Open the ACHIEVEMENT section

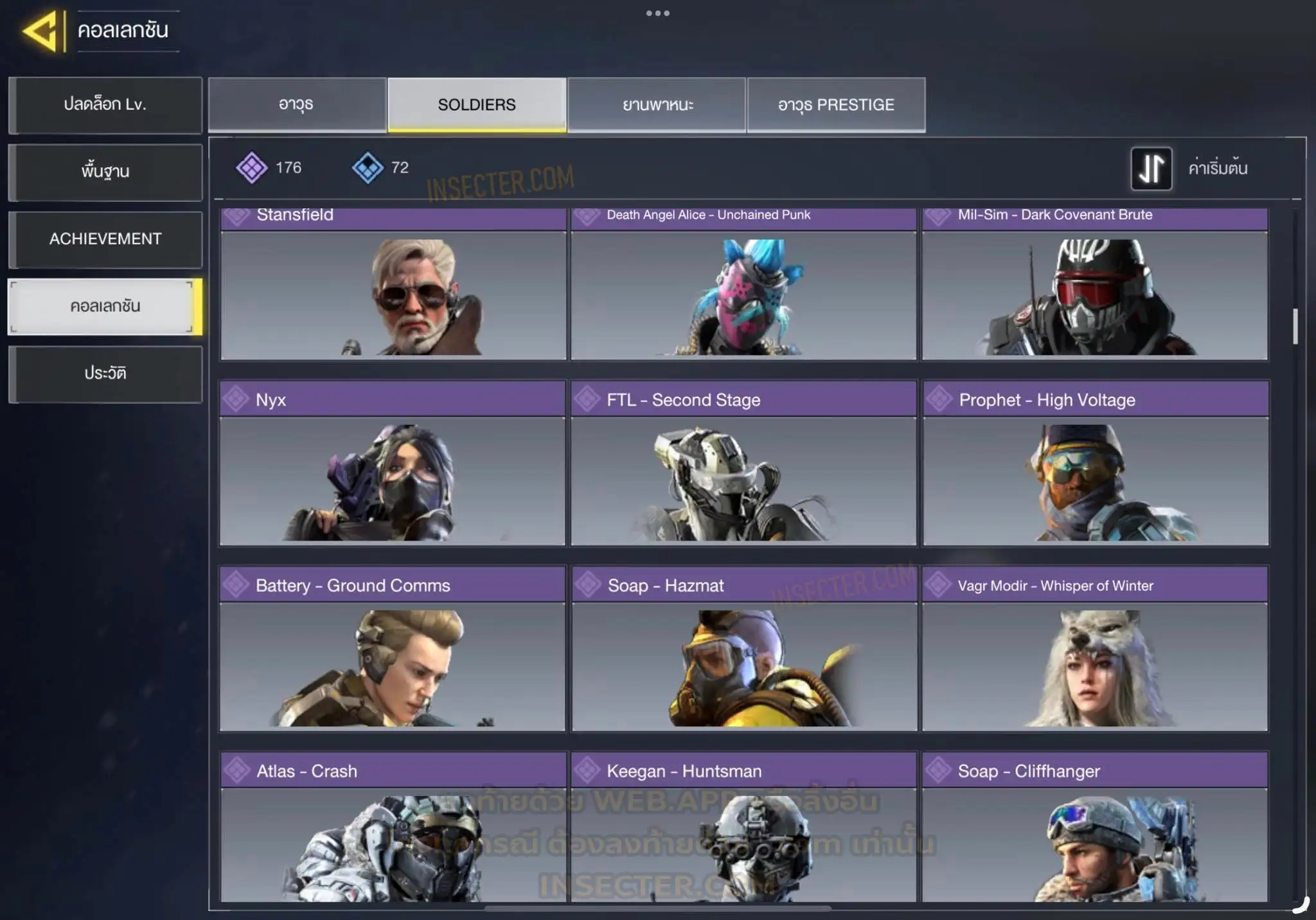(x=105, y=239)
